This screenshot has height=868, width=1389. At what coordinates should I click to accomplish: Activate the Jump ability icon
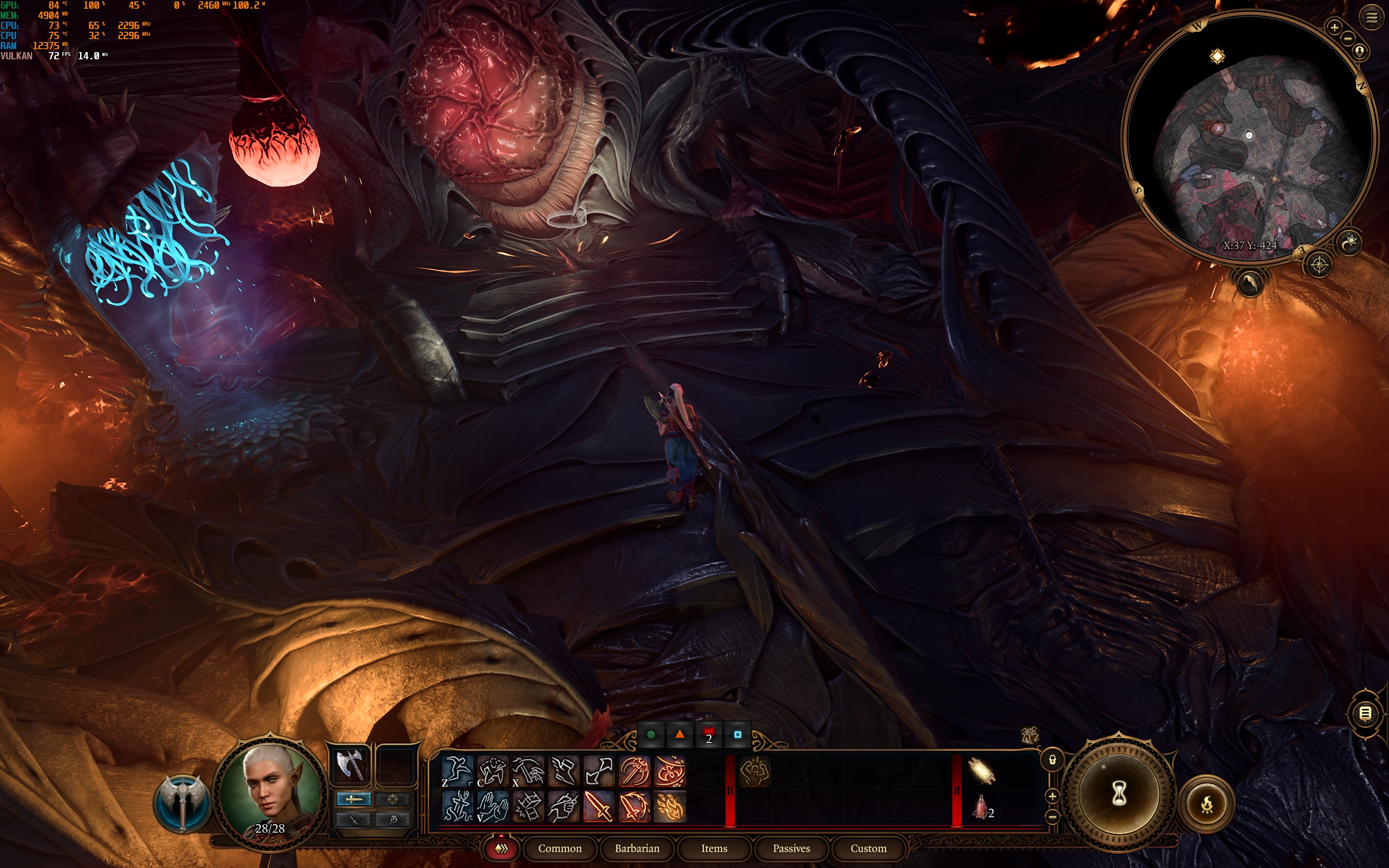tap(457, 771)
